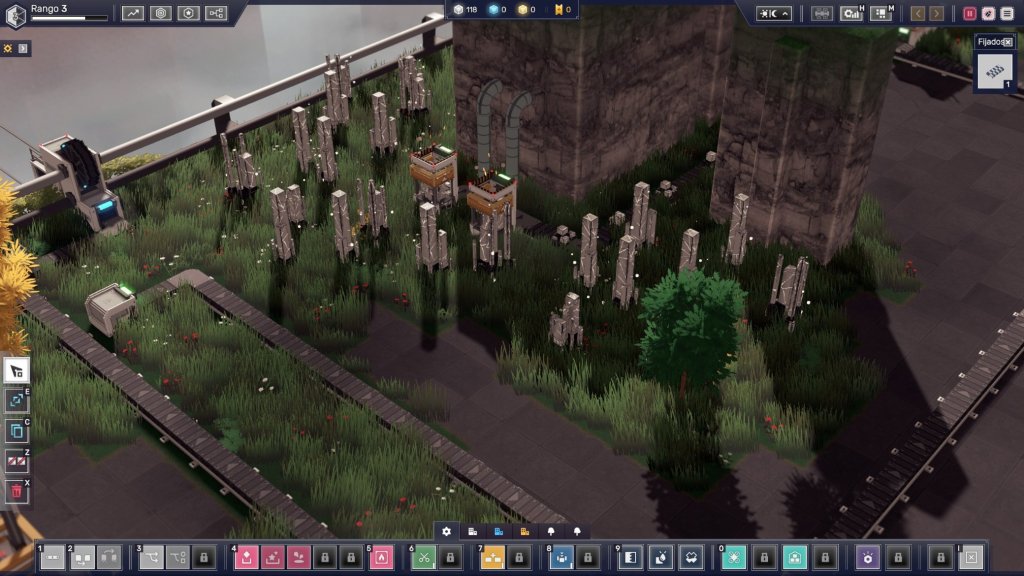Select the orange stacker building tool

(493, 557)
